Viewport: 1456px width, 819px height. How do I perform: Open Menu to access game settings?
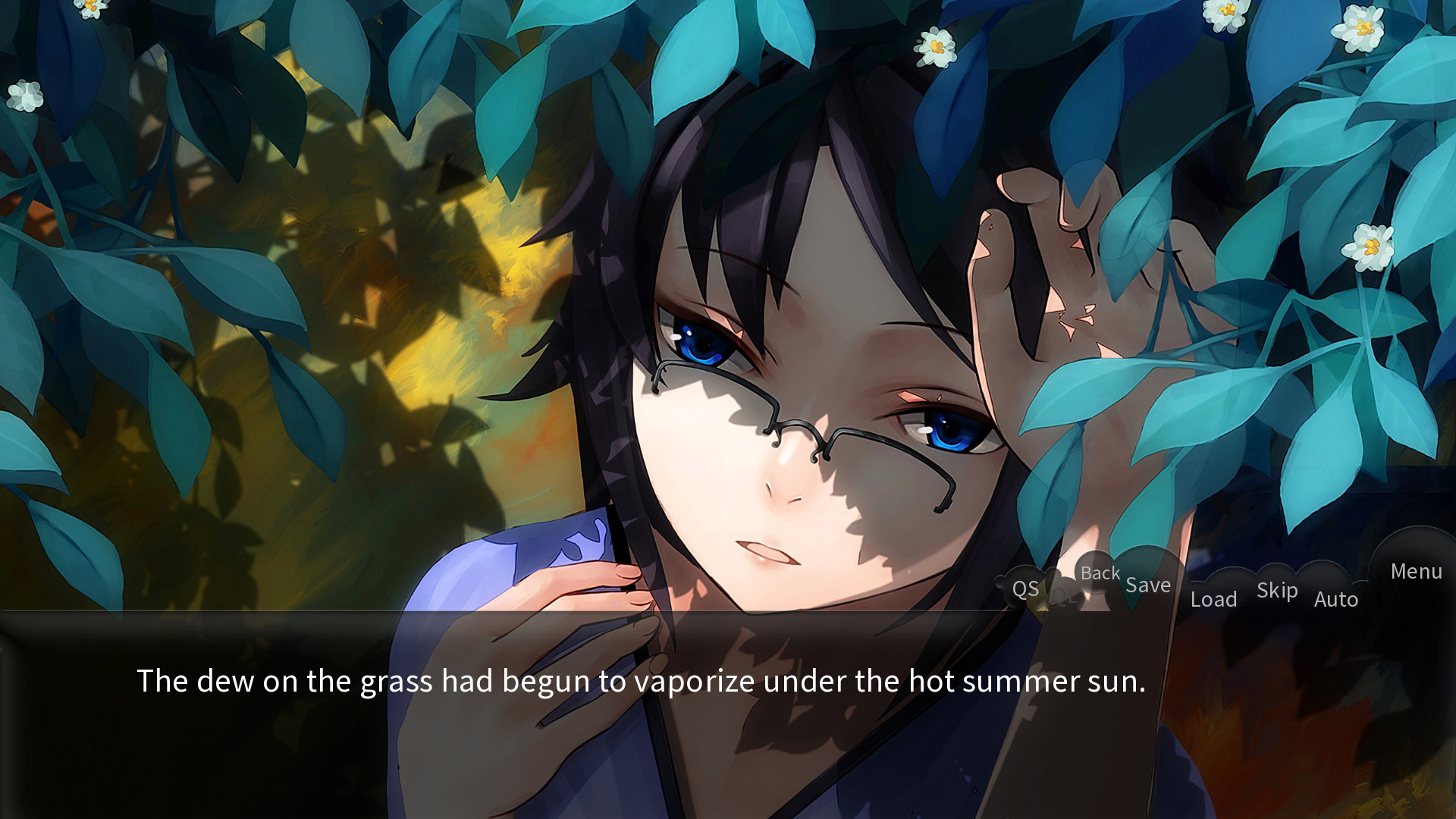pyautogui.click(x=1417, y=572)
